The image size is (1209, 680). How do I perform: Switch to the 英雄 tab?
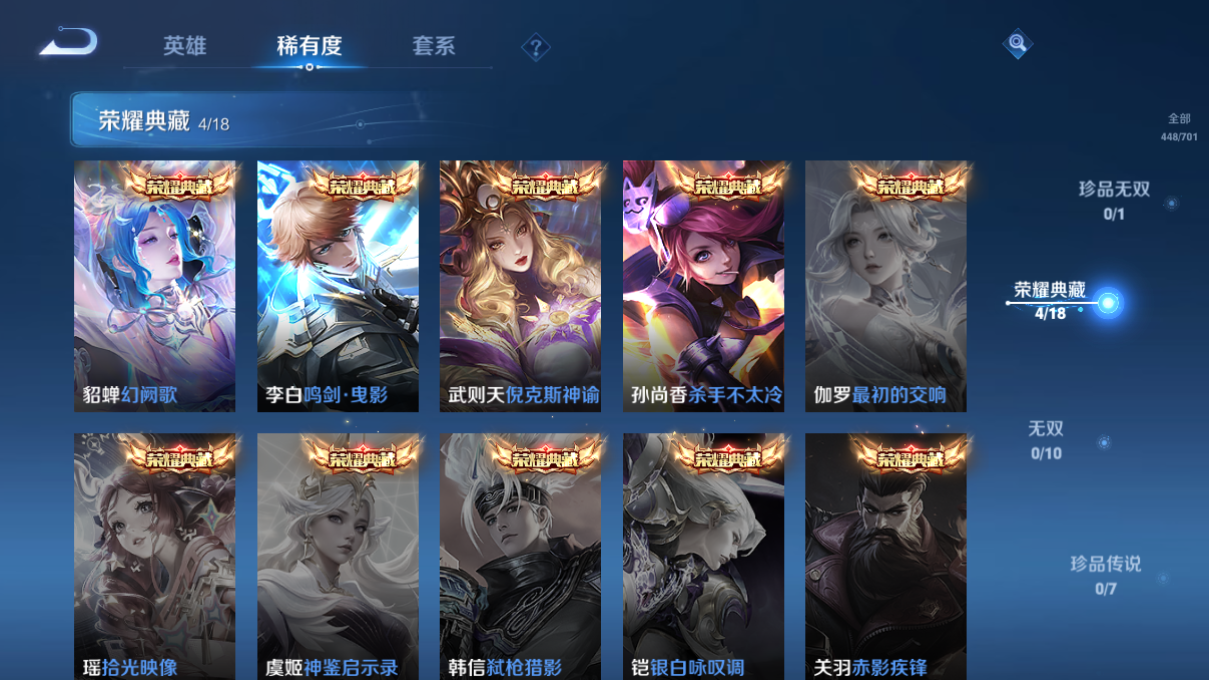click(x=185, y=46)
